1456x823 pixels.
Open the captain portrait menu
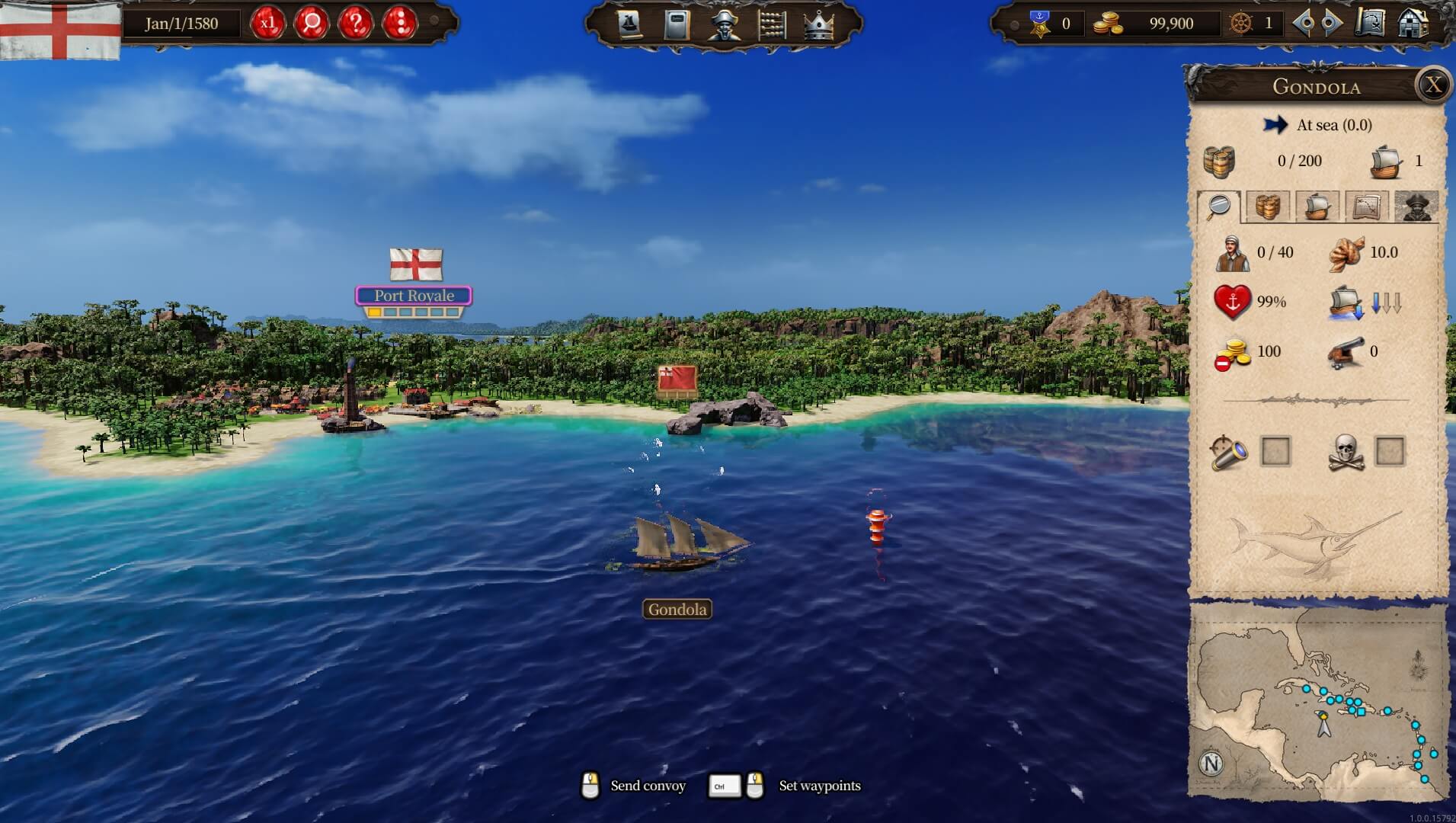coord(723,24)
